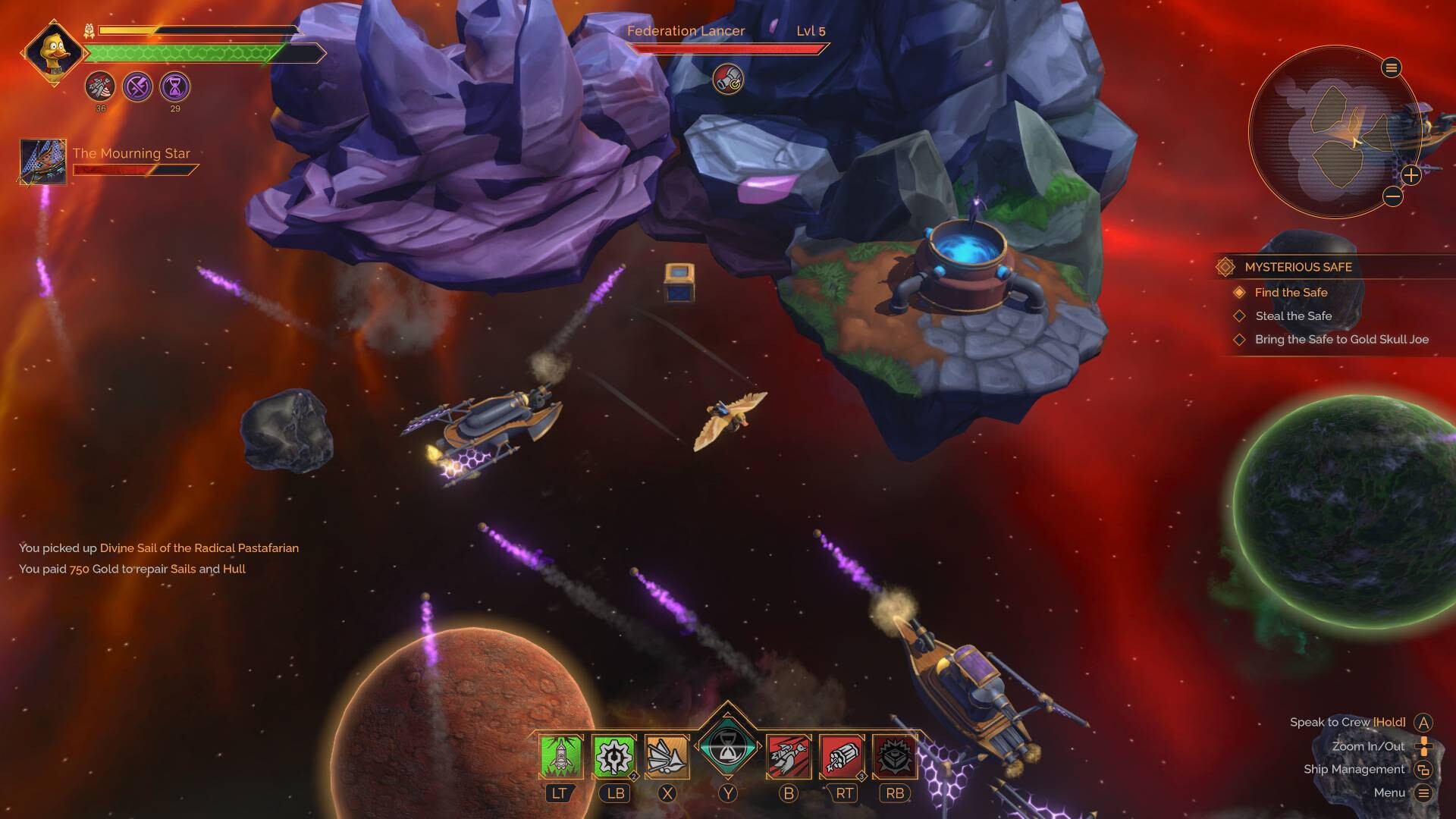Activate the green rocket boost ability
Image resolution: width=1456 pixels, height=819 pixels.
click(x=560, y=756)
